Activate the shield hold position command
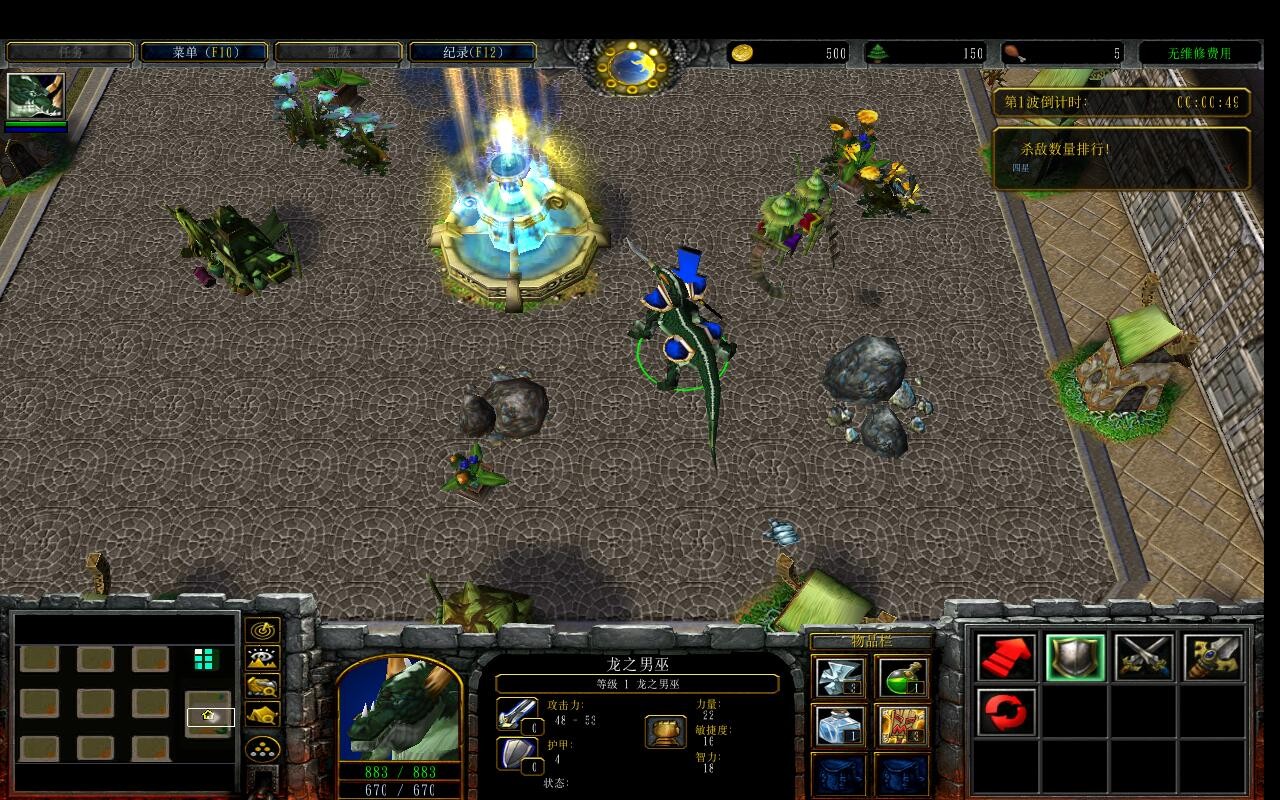1280x800 pixels. (x=1075, y=658)
